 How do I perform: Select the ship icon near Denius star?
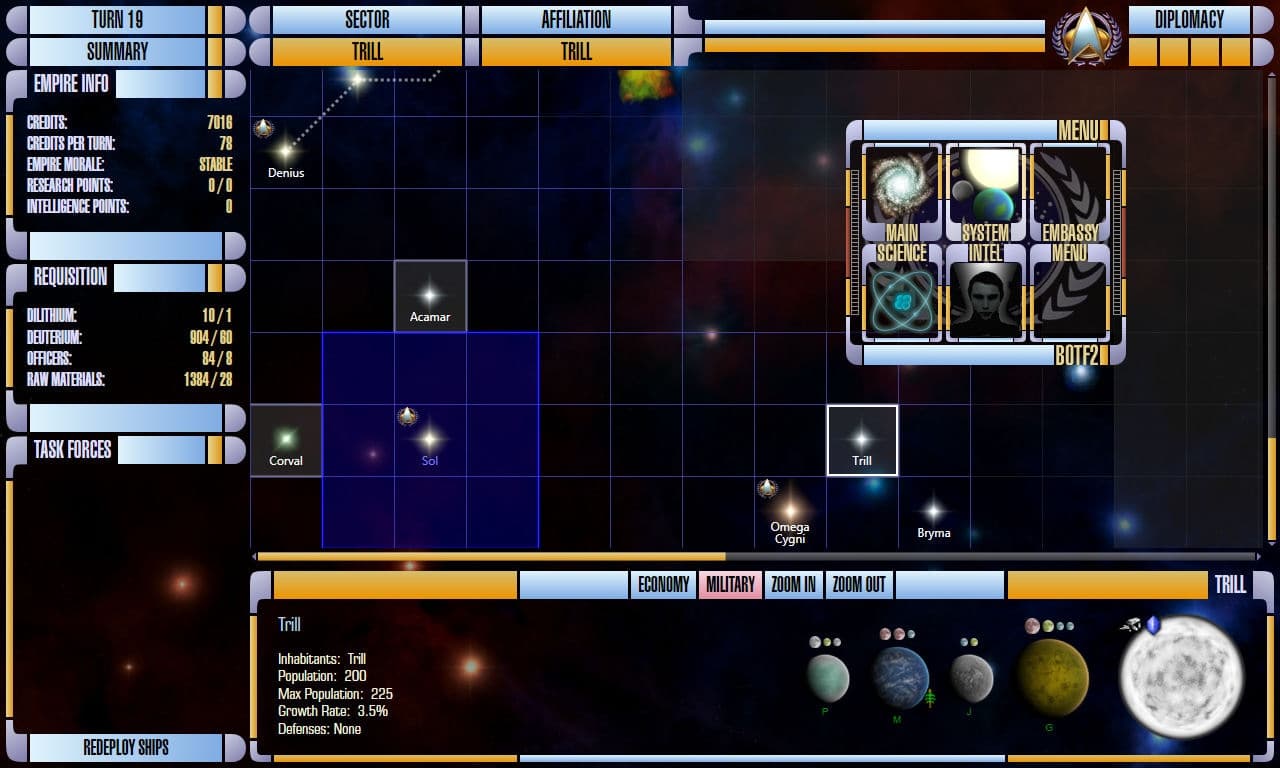click(263, 128)
